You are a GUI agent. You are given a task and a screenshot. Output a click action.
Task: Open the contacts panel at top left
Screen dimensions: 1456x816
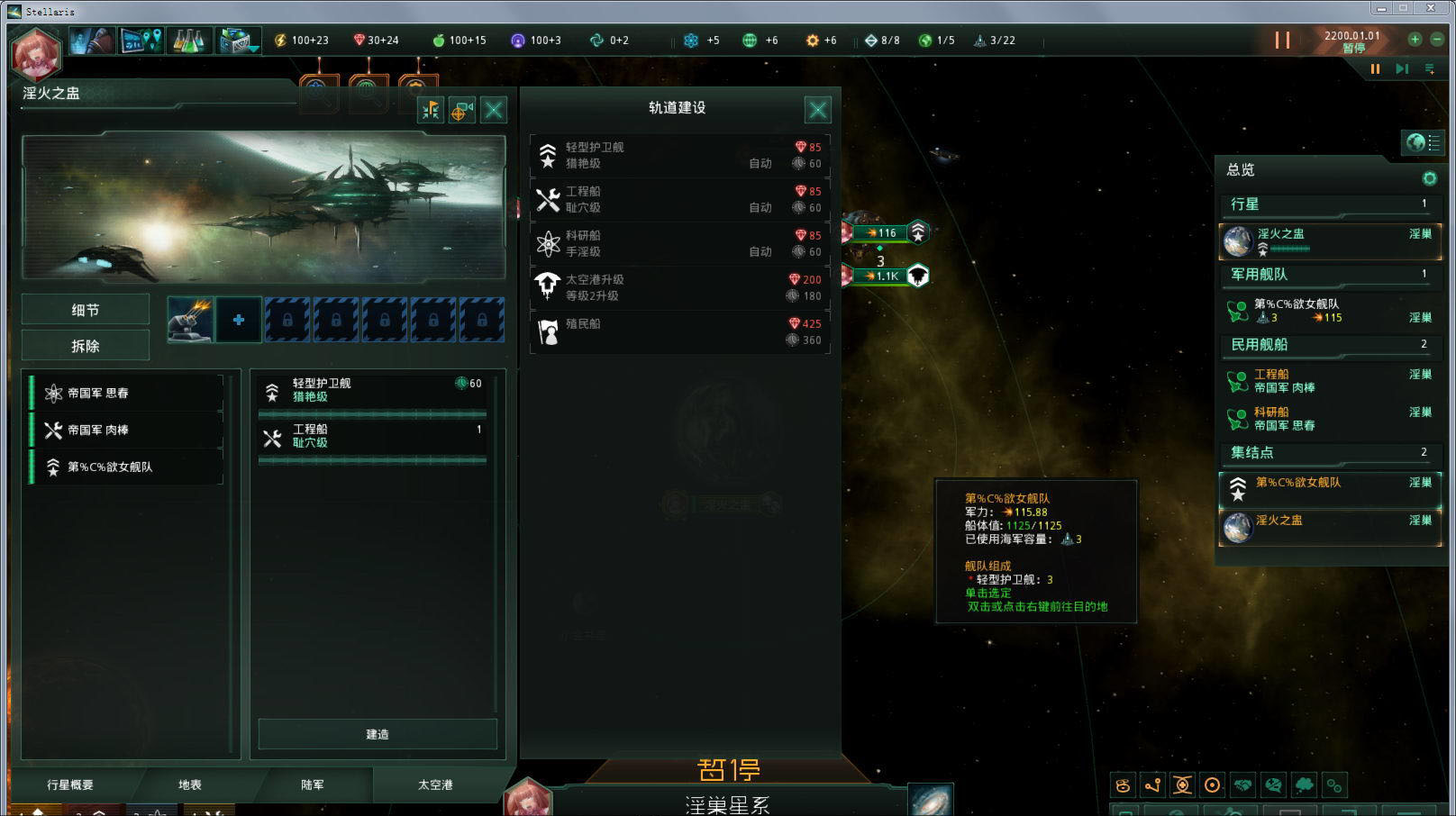tap(90, 41)
